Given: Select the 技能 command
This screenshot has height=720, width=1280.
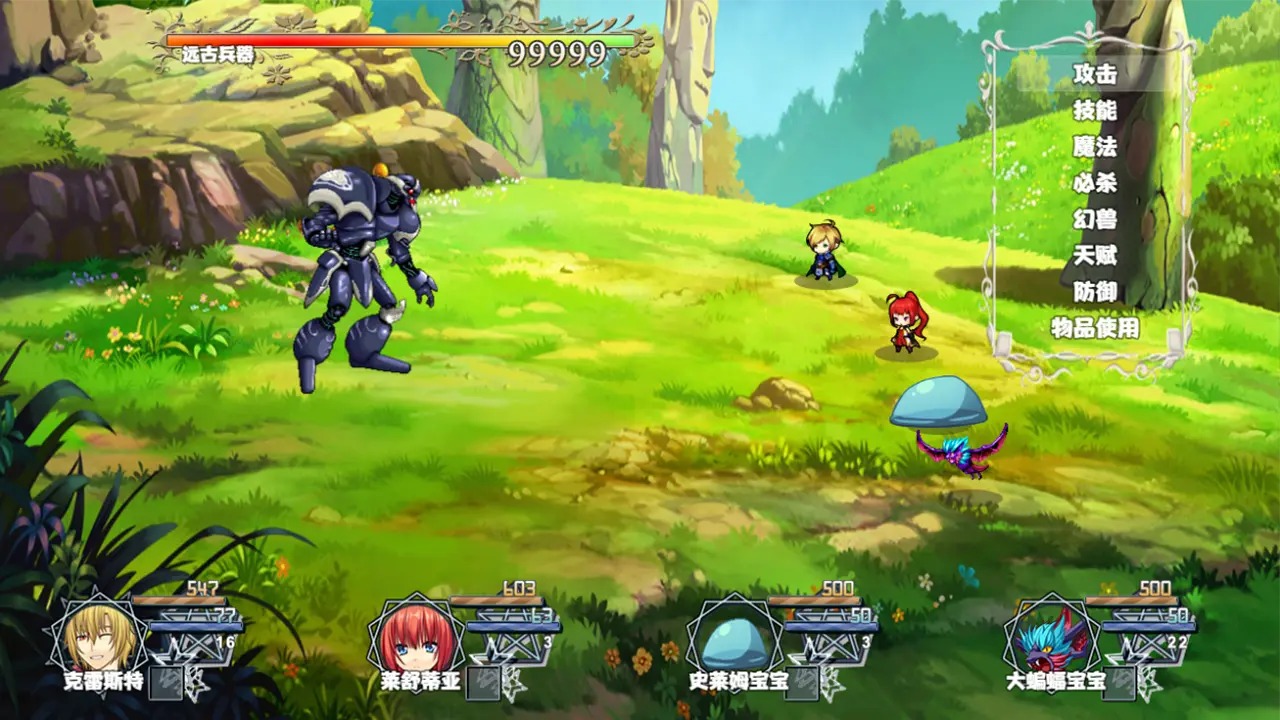Looking at the screenshot, I should click(1094, 110).
